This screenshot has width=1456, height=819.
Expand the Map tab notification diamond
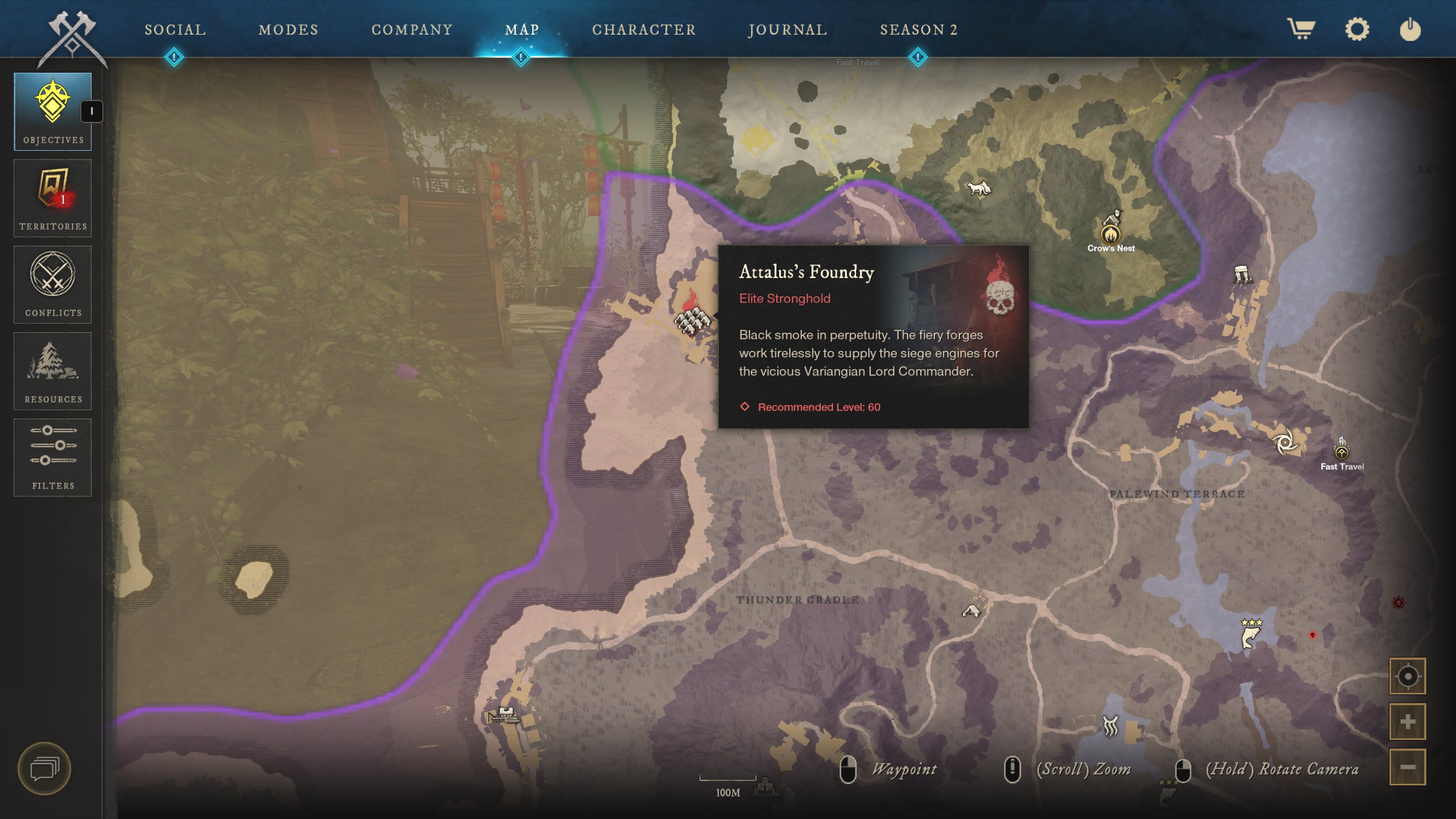pos(520,56)
